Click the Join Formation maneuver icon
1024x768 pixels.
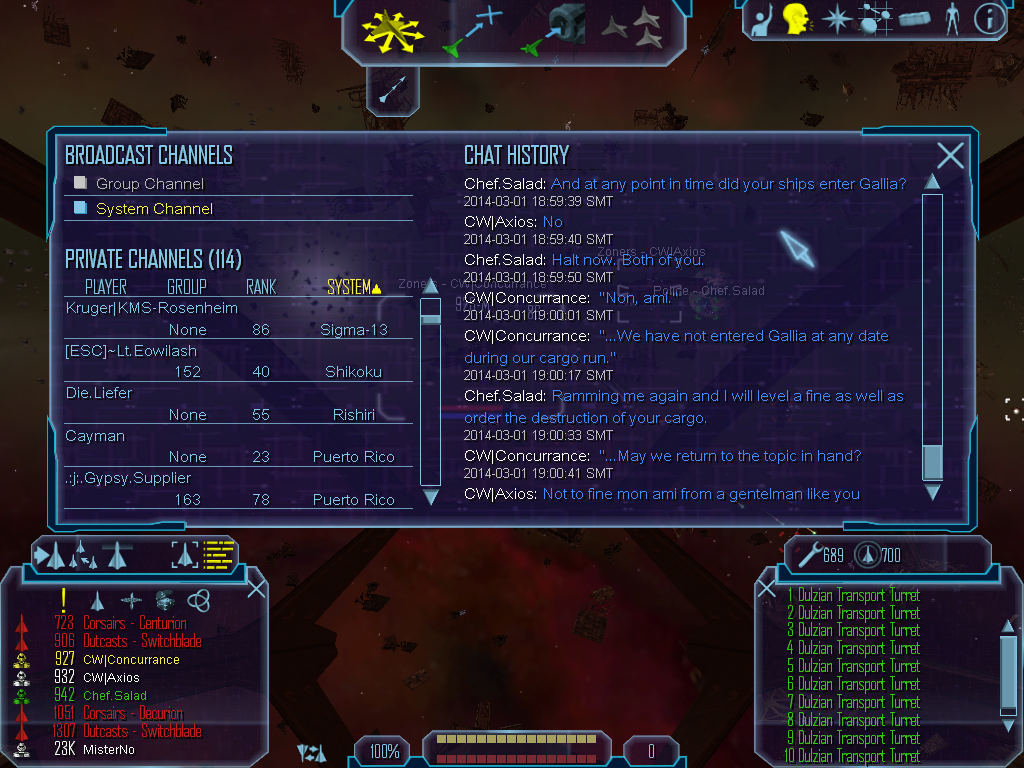(633, 28)
